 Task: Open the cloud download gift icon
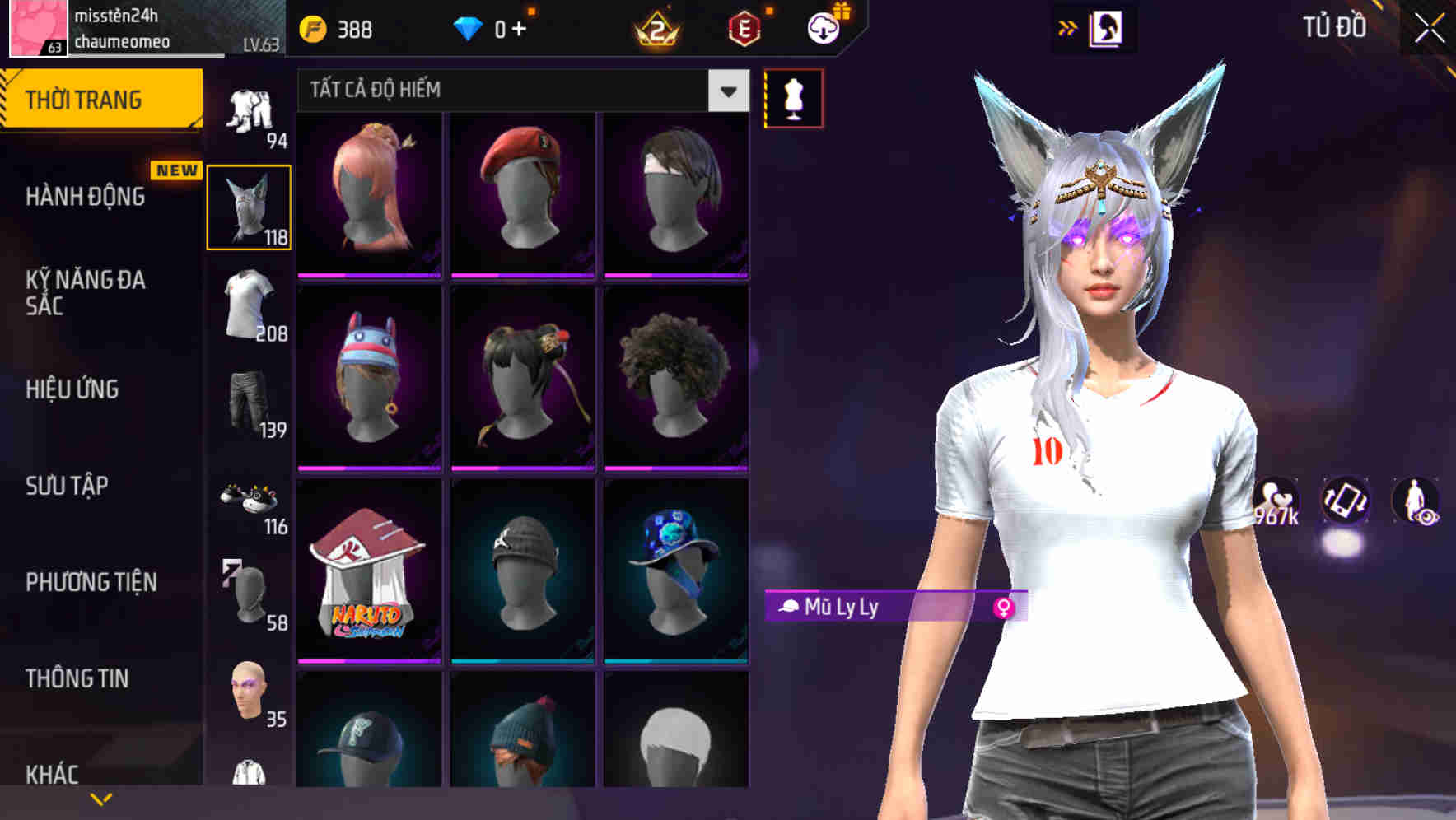823,26
